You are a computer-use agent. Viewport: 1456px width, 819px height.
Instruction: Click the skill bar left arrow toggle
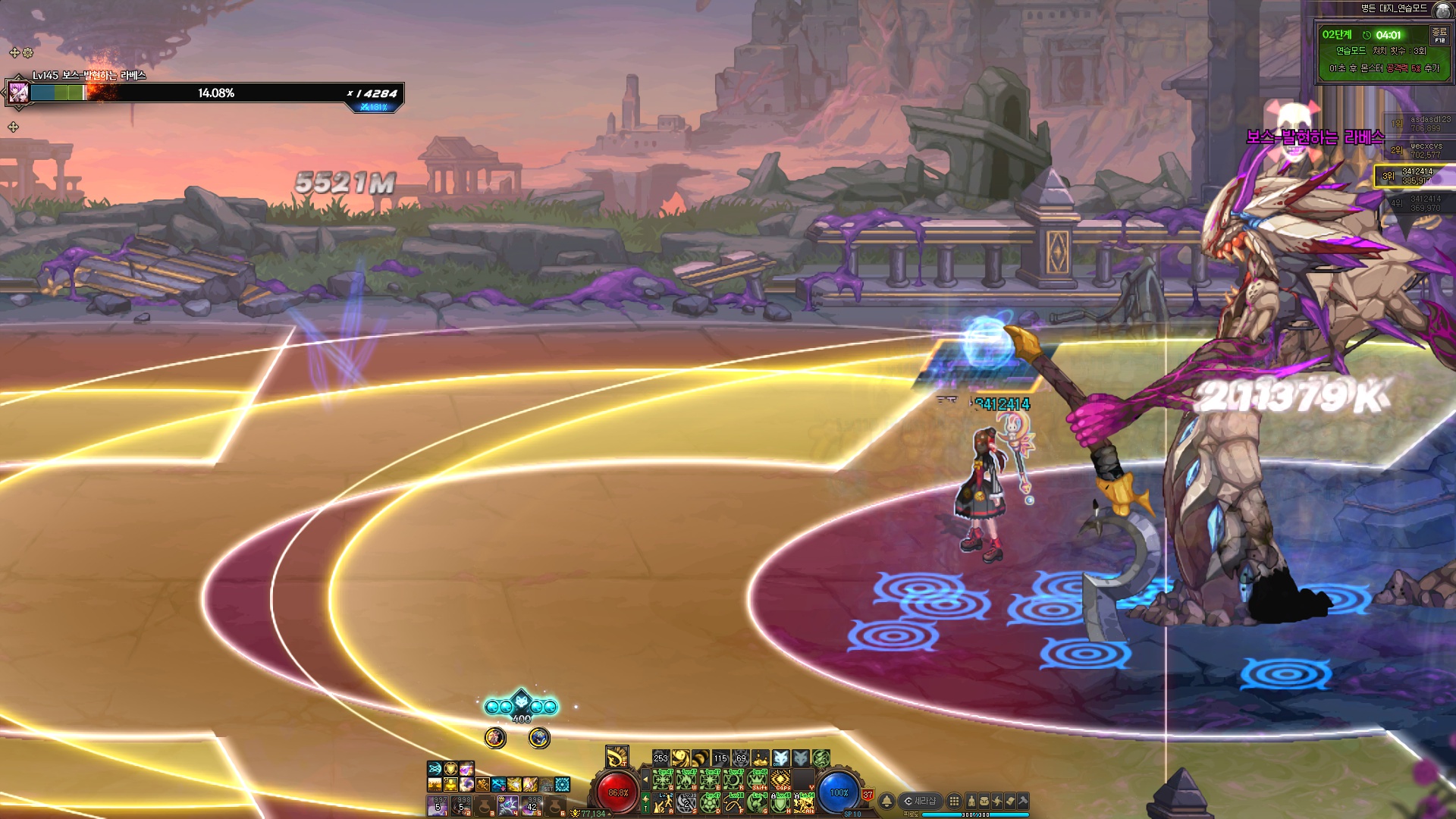pyautogui.click(x=645, y=779)
